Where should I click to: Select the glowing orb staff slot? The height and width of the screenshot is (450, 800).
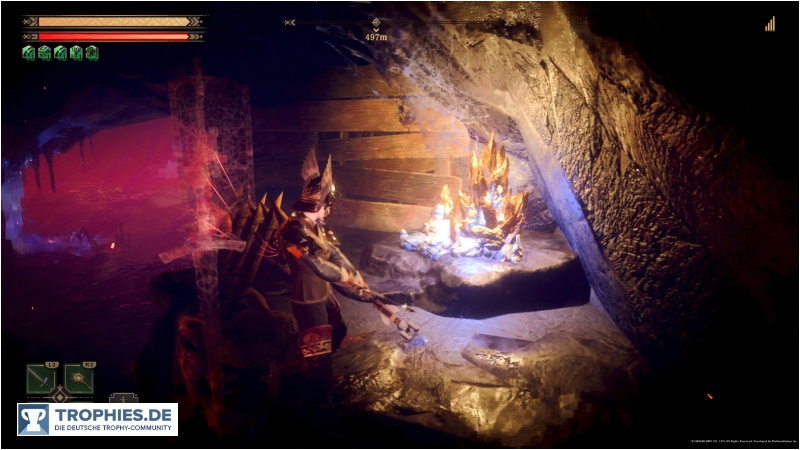[79, 378]
